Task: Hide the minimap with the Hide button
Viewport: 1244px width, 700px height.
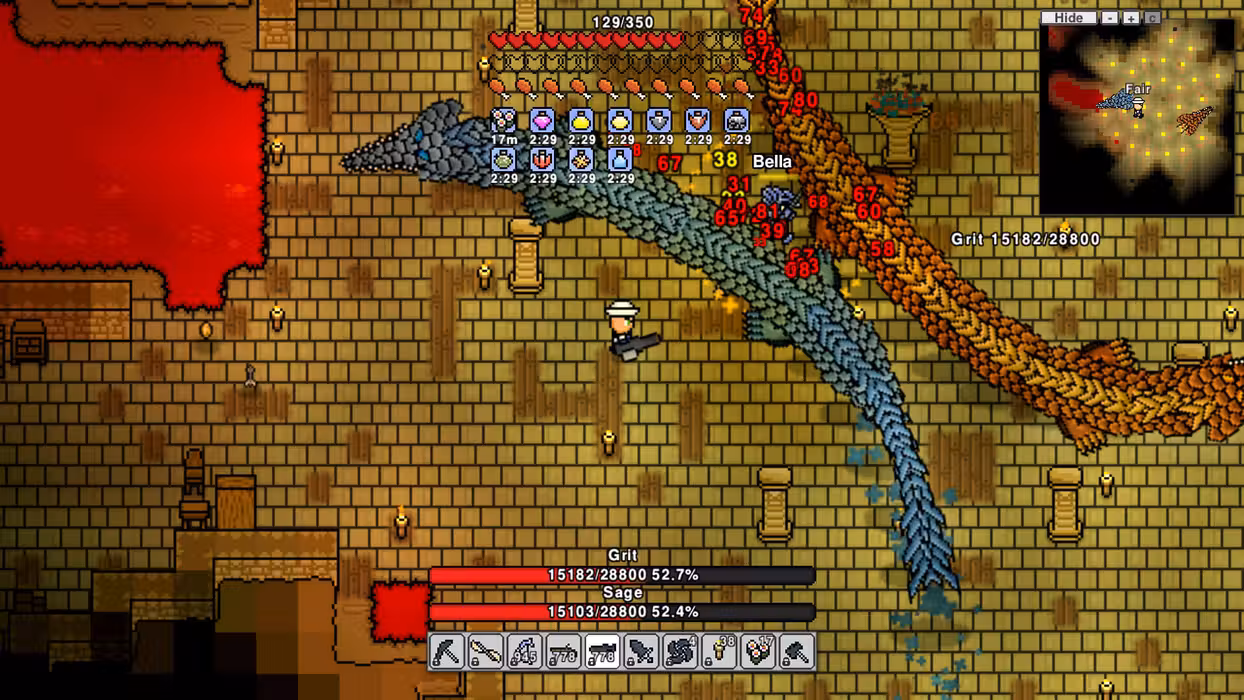Action: 1068,18
